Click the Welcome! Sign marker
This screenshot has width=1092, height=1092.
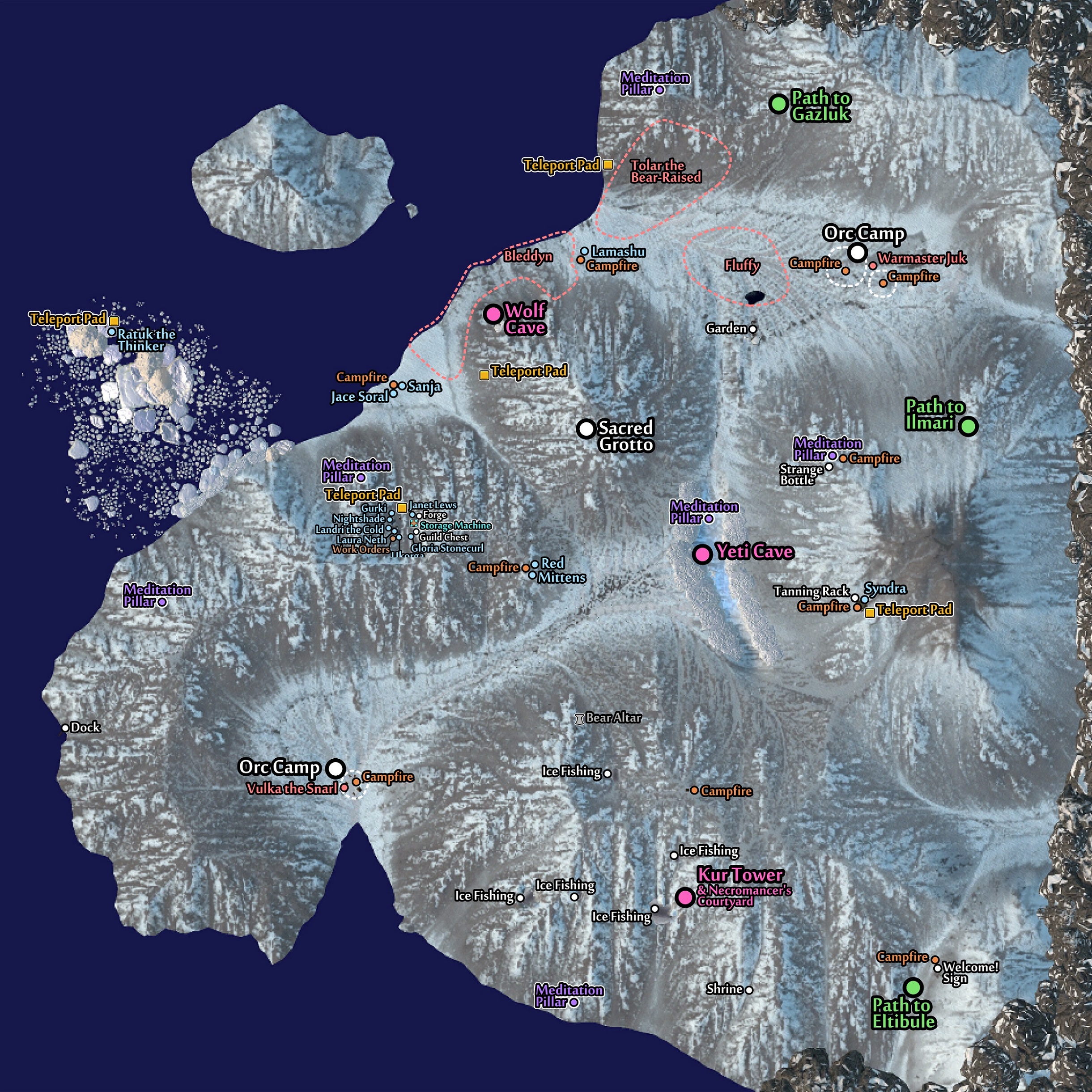(x=937, y=968)
